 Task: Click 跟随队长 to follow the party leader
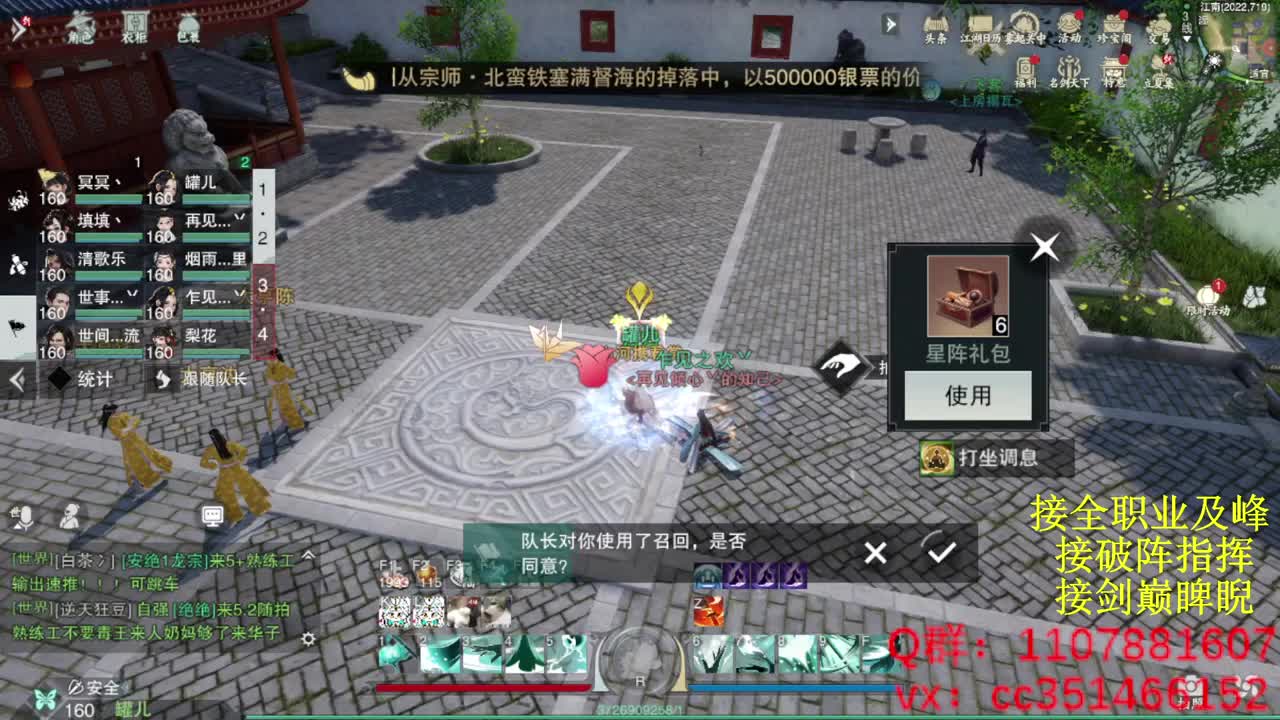click(213, 380)
